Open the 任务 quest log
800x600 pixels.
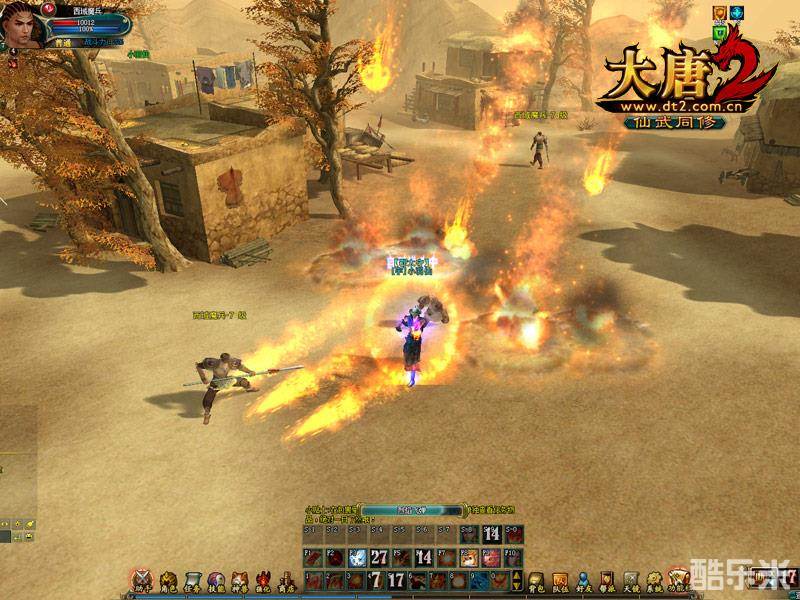tap(191, 580)
